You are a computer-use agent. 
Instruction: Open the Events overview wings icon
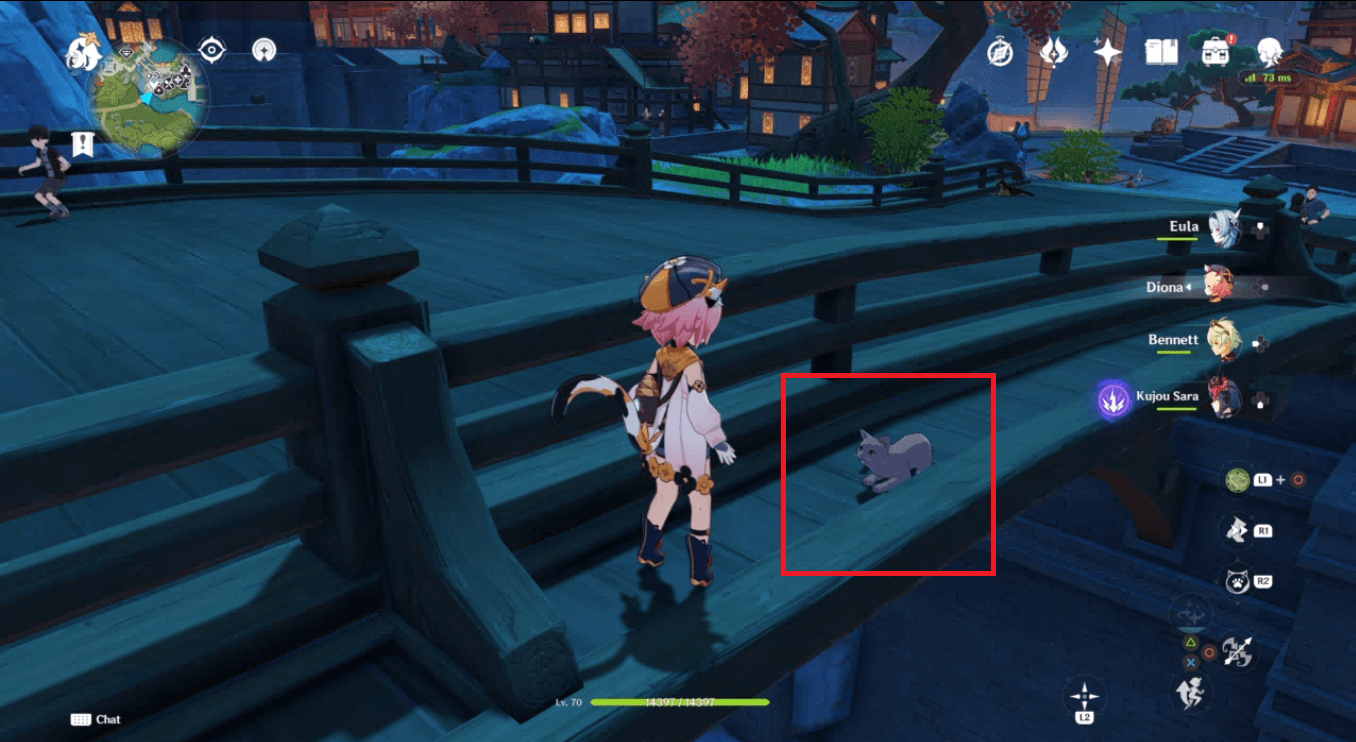[1053, 50]
